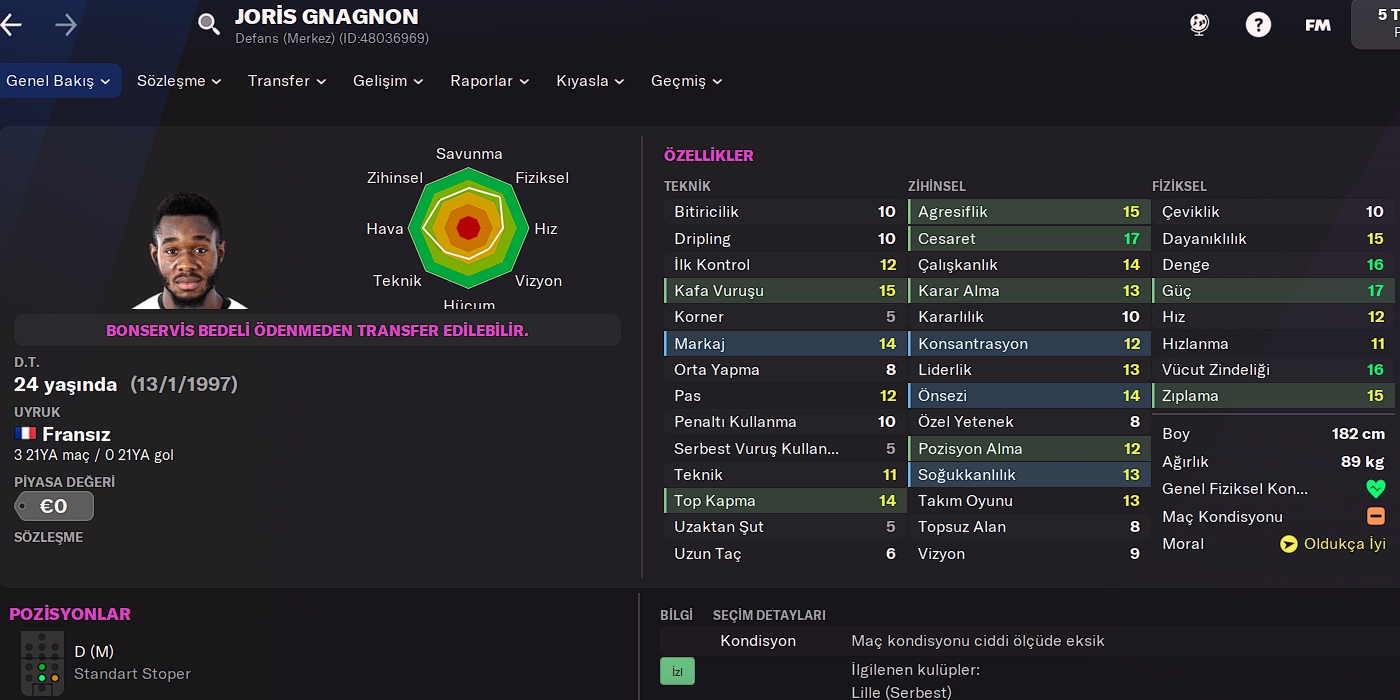1400x700 pixels.
Task: Click the question mark help icon
Action: [x=1258, y=25]
